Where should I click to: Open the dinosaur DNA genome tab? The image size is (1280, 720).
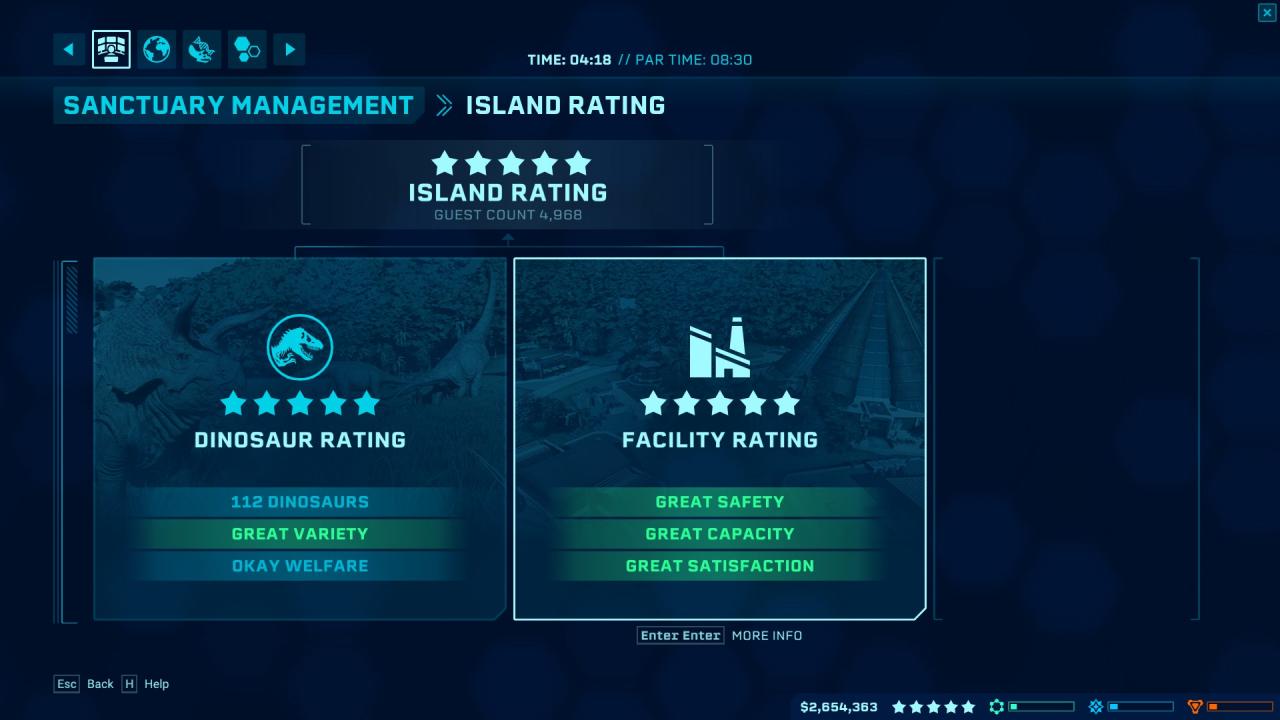pos(202,49)
